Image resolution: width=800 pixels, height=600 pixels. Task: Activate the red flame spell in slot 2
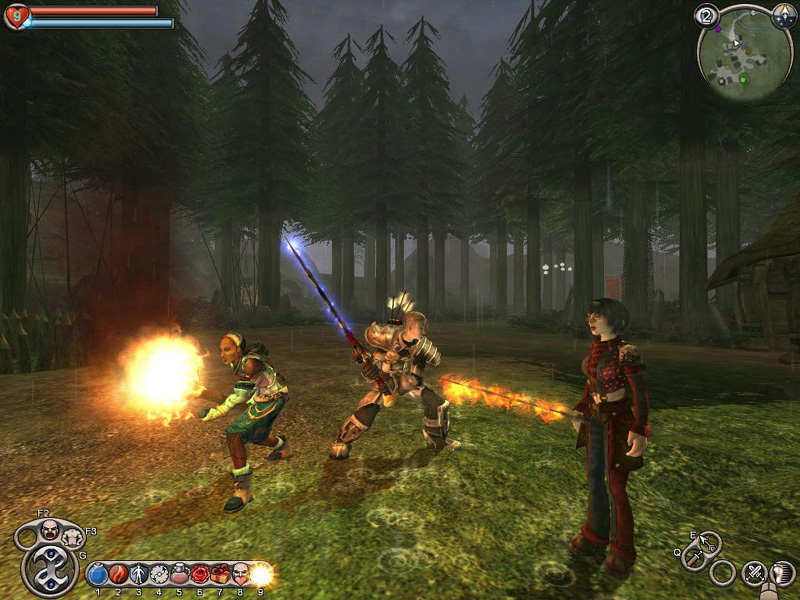click(118, 575)
